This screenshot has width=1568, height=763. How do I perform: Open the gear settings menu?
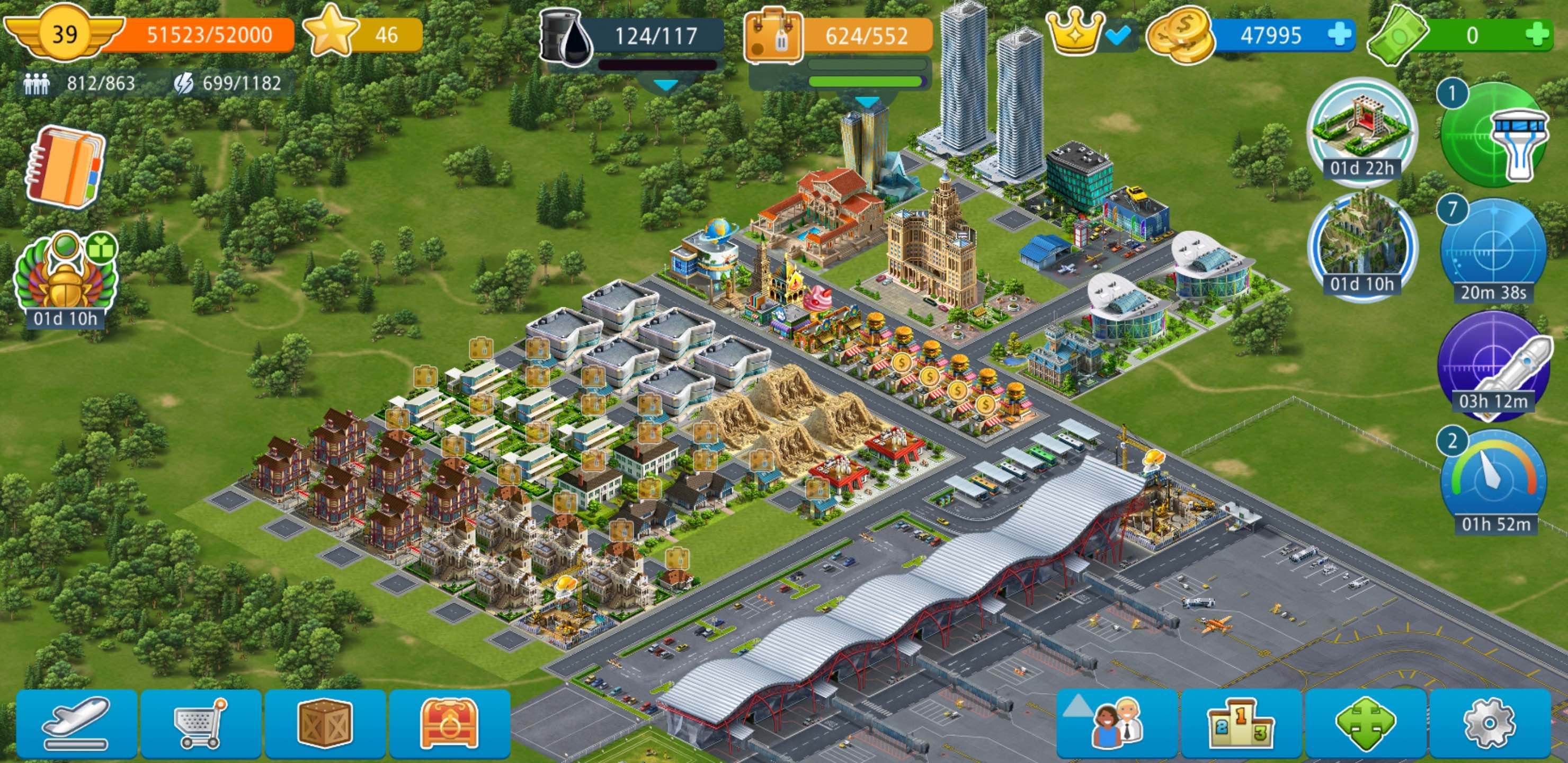coord(1489,723)
